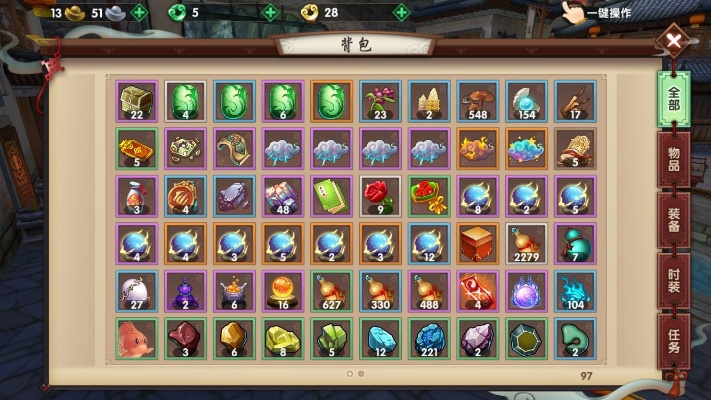Viewport: 711px width, 400px height.
Task: Select the white egg stack of 27
Action: [x=135, y=290]
